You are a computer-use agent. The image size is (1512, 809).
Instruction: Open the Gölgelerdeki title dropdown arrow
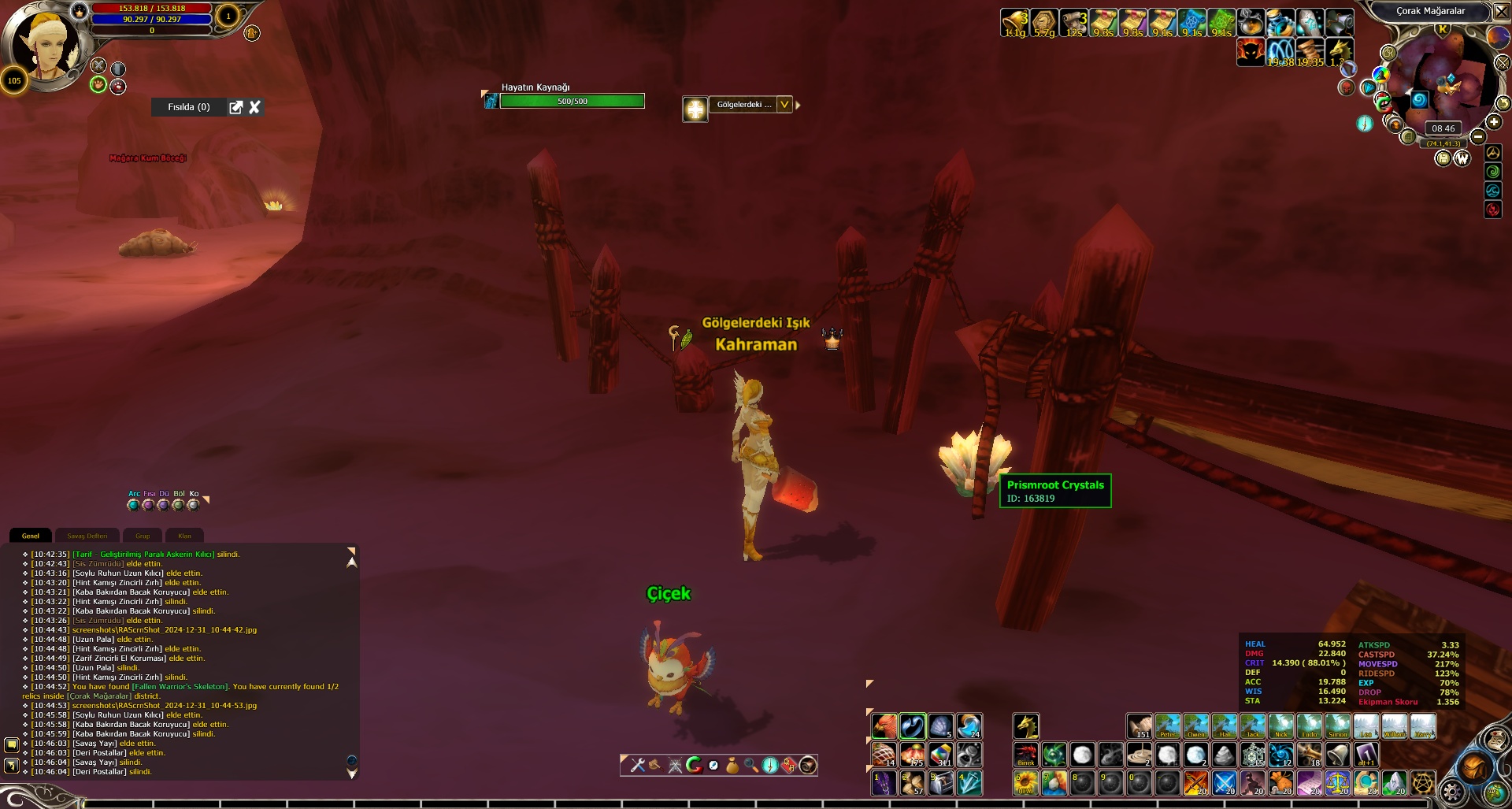784,105
